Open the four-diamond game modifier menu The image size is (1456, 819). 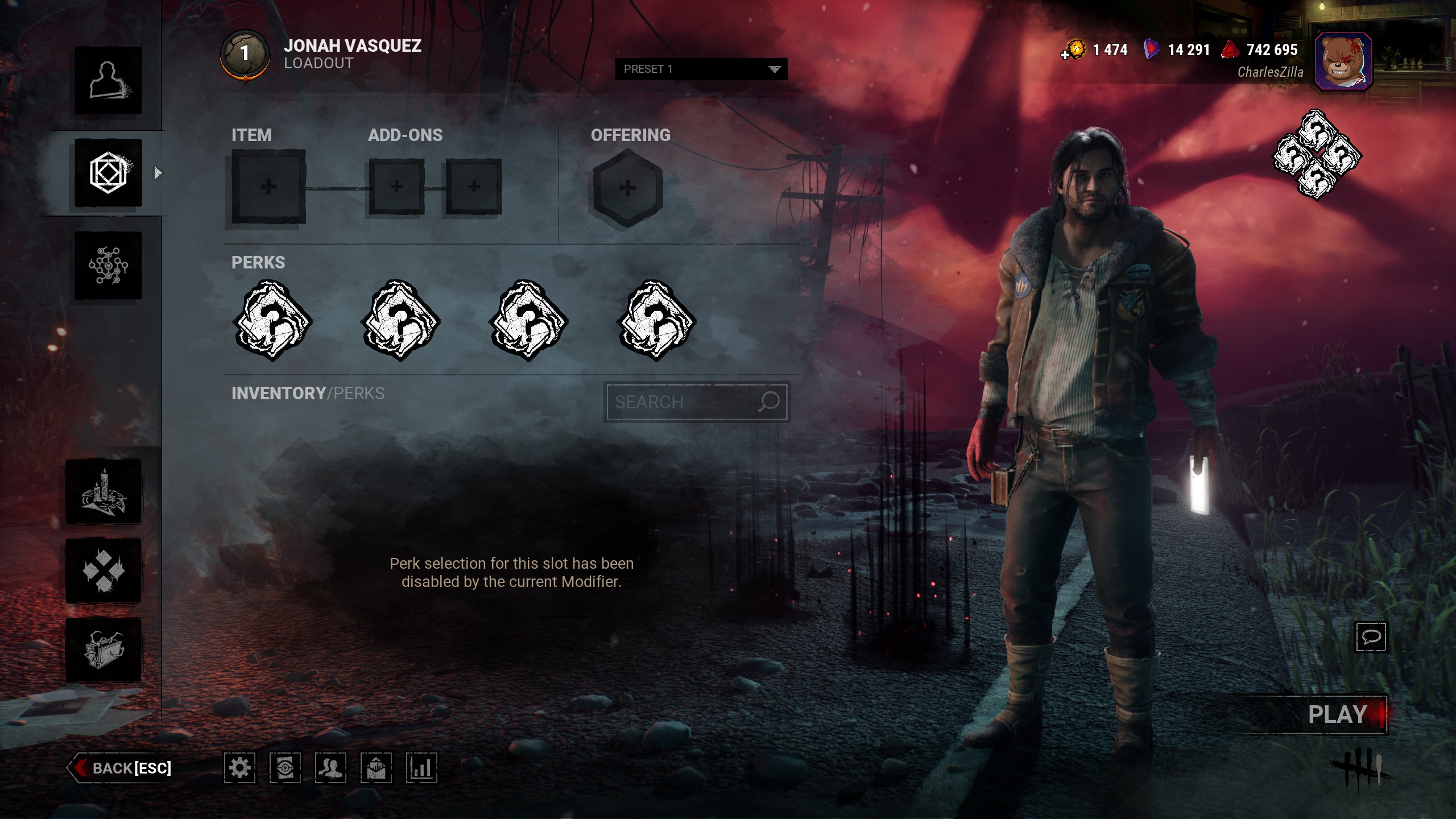[x=104, y=570]
